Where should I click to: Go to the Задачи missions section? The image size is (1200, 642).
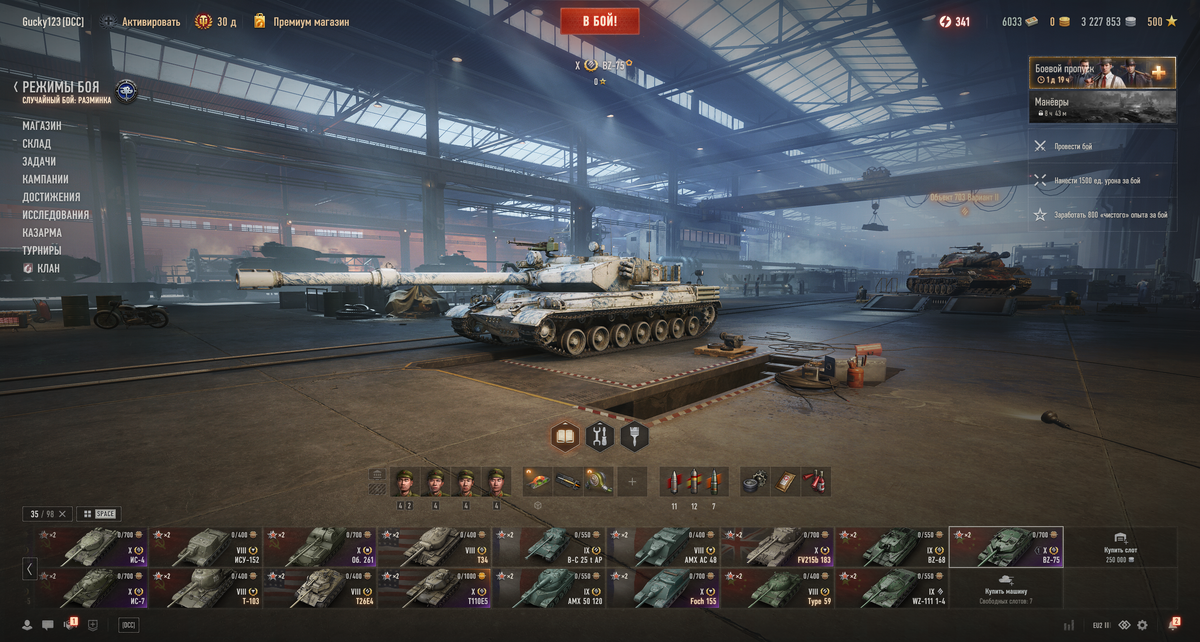tap(39, 162)
